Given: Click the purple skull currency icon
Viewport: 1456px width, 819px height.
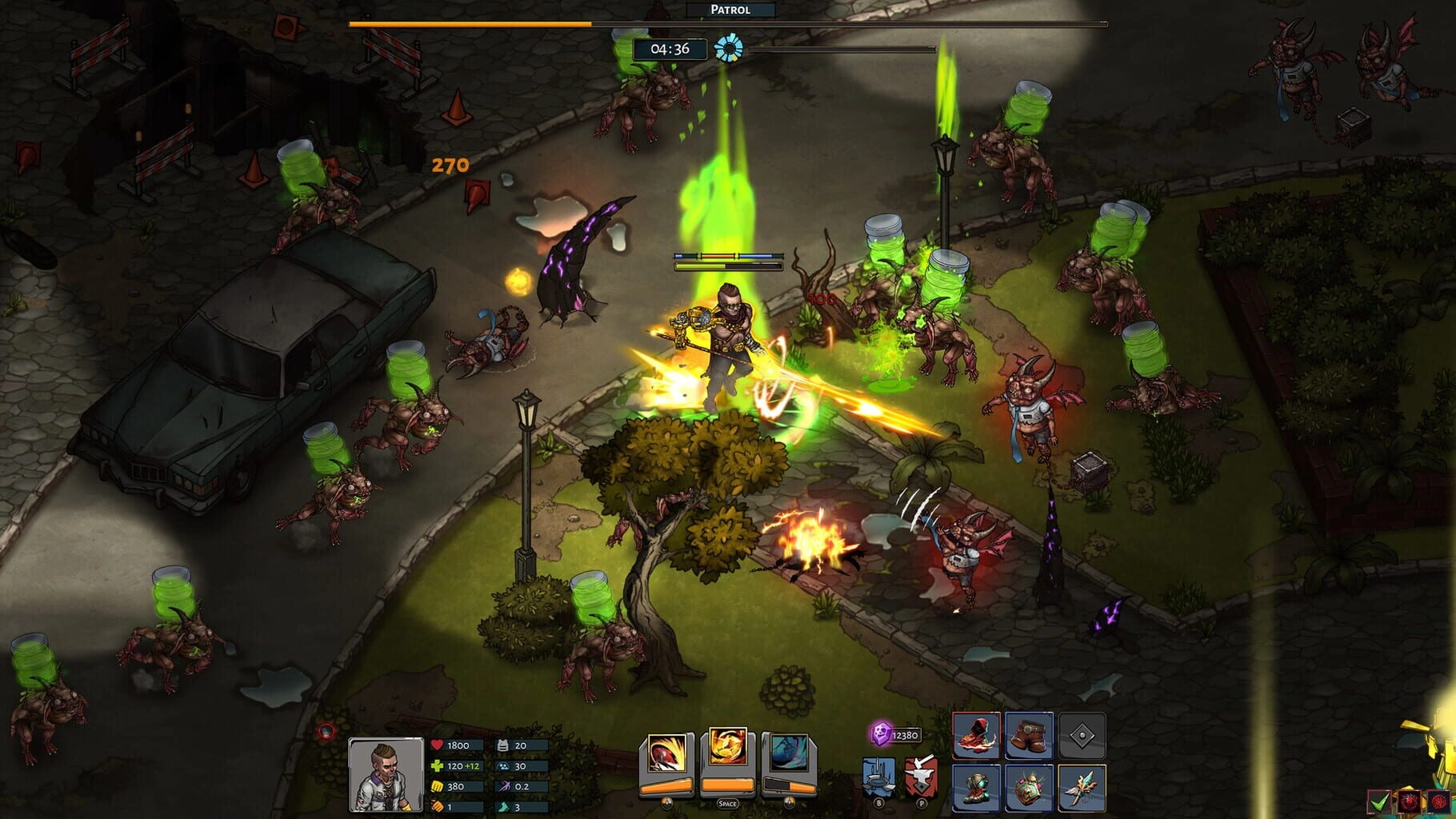Looking at the screenshot, I should (x=881, y=733).
